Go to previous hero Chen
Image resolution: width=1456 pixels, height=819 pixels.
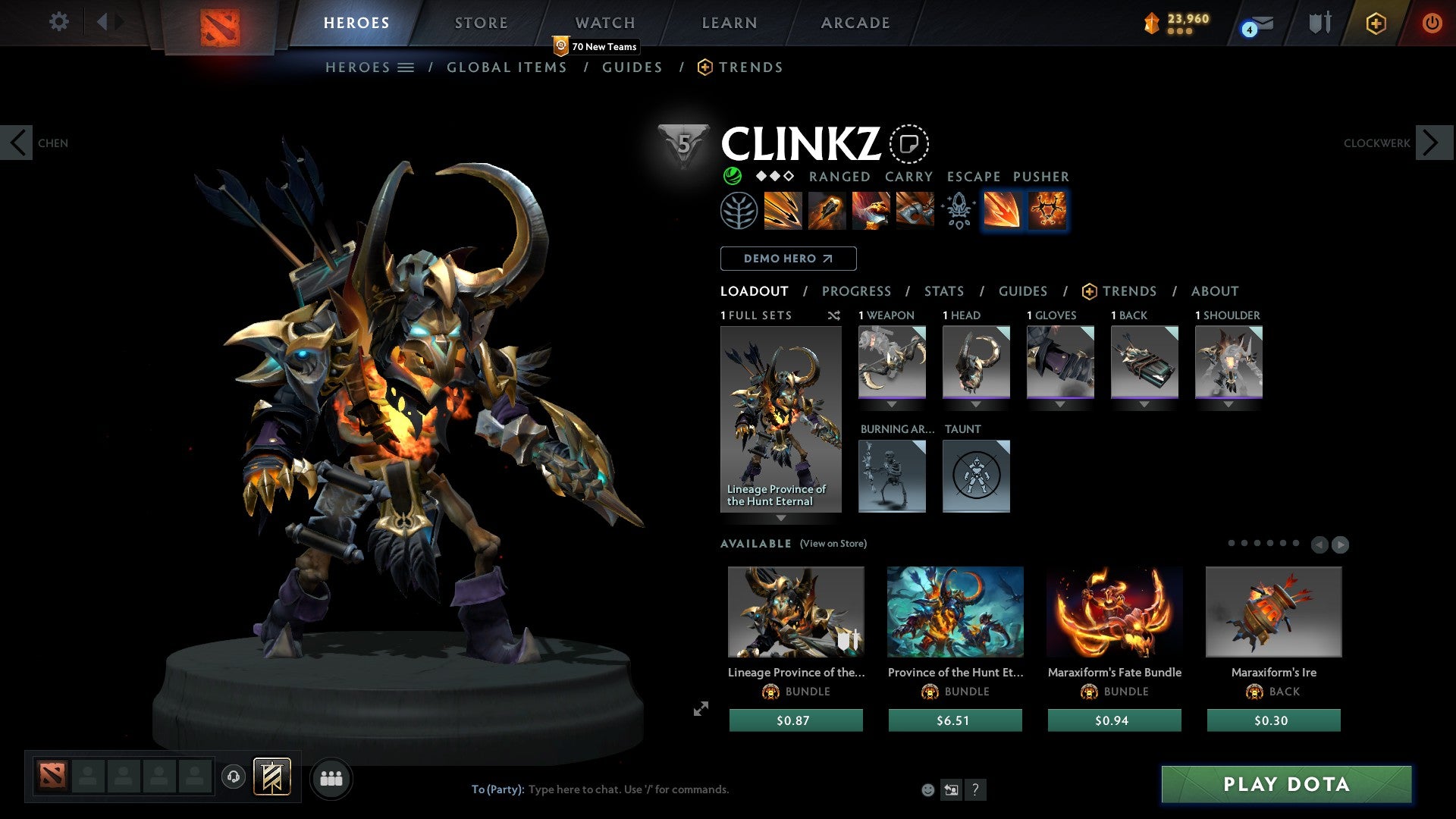[x=17, y=143]
